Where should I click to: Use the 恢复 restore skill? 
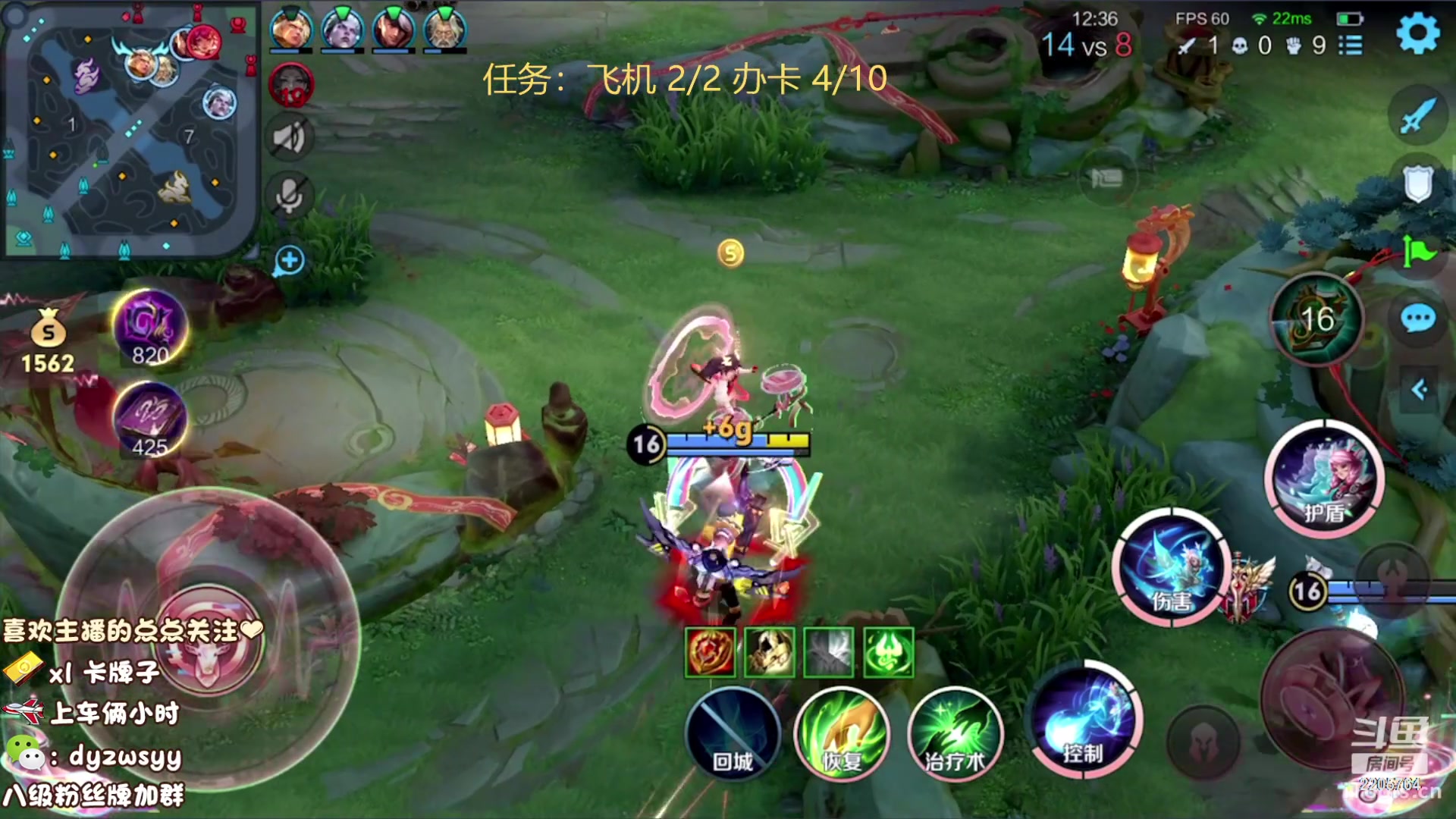[x=842, y=733]
